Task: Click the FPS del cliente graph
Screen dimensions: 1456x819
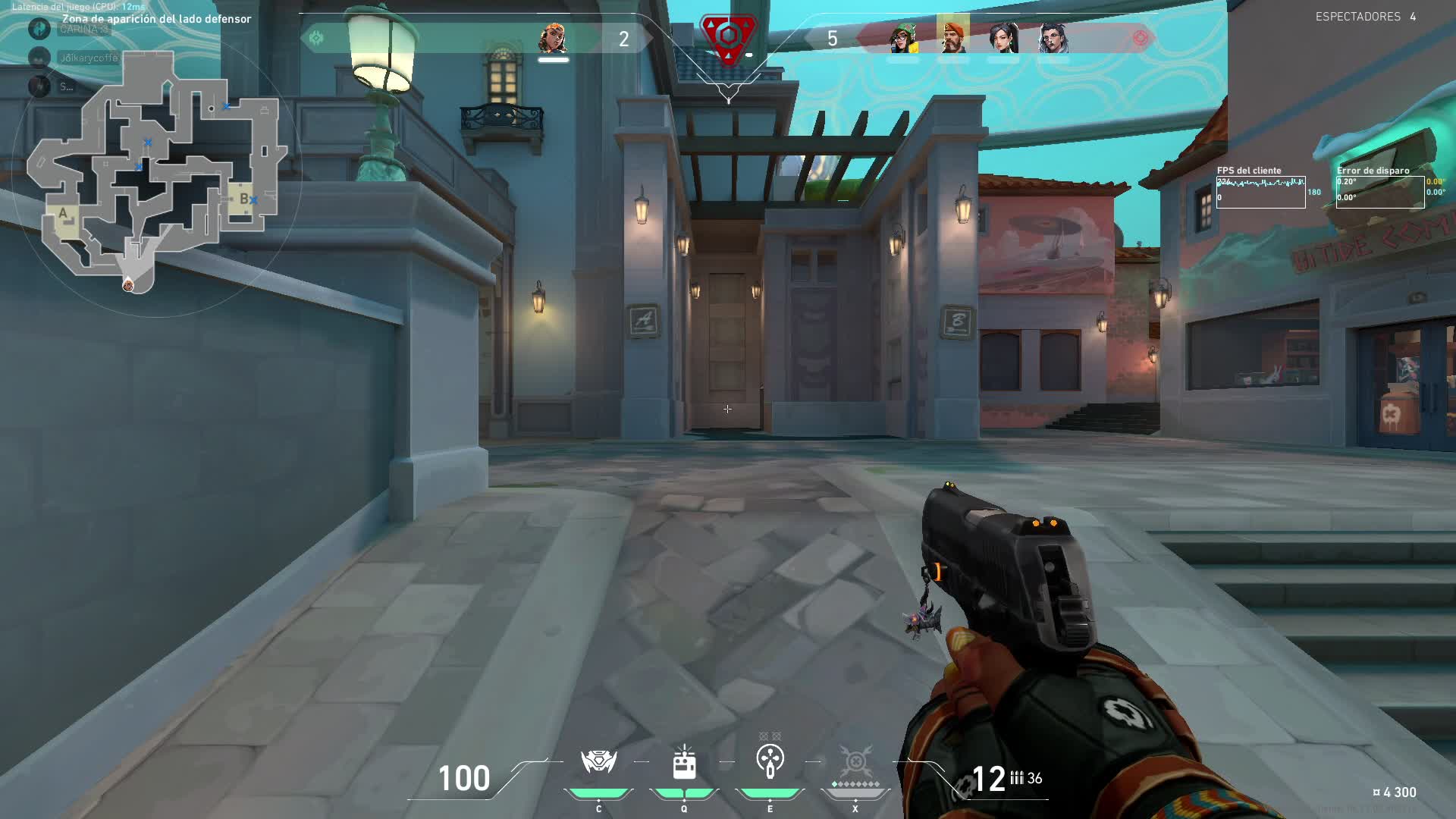Action: [1260, 192]
